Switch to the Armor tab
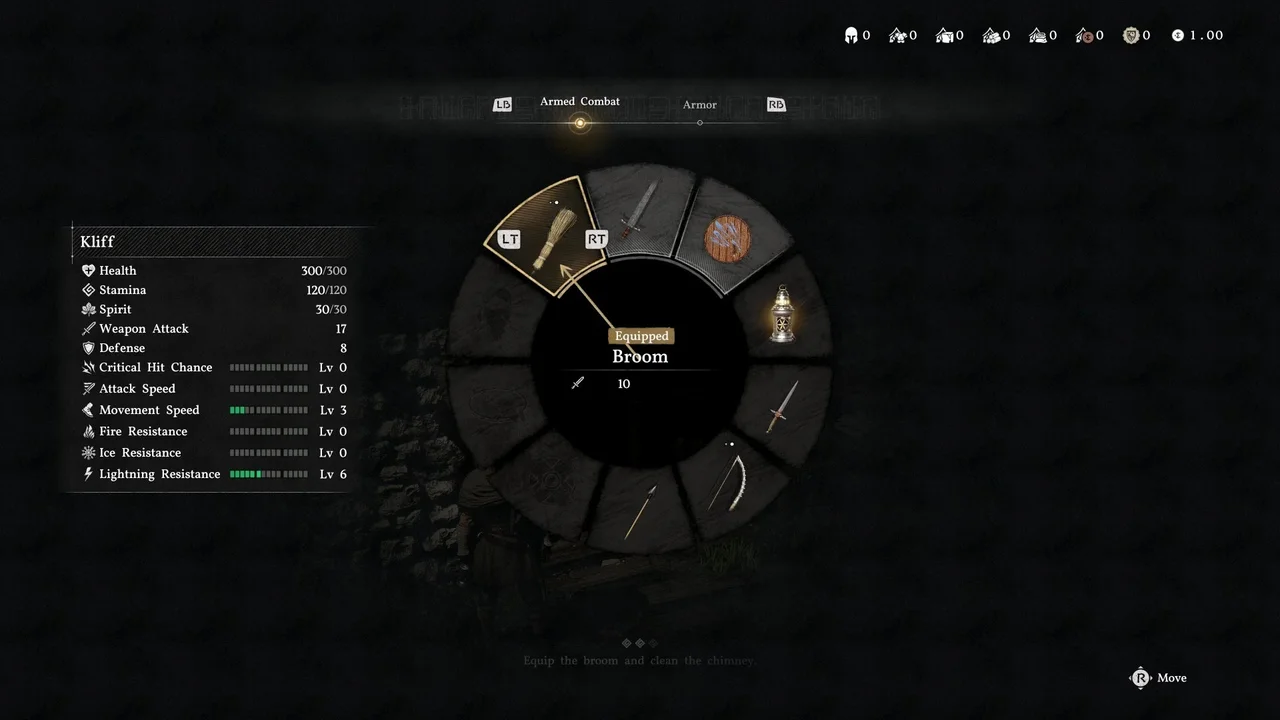 [x=700, y=105]
